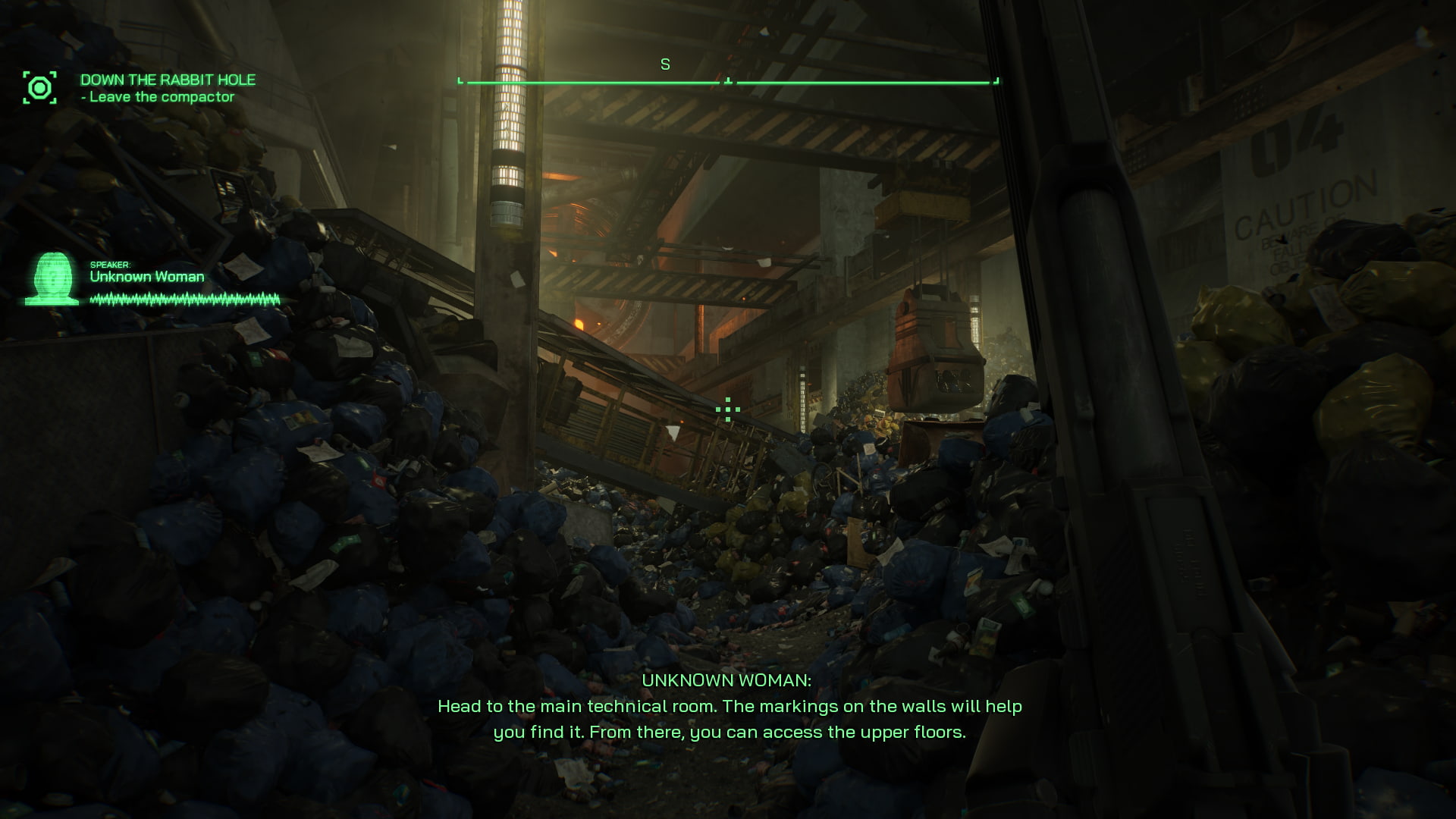This screenshot has height=819, width=1456.
Task: Click the Unknown Woman speaker portrait
Action: [52, 279]
